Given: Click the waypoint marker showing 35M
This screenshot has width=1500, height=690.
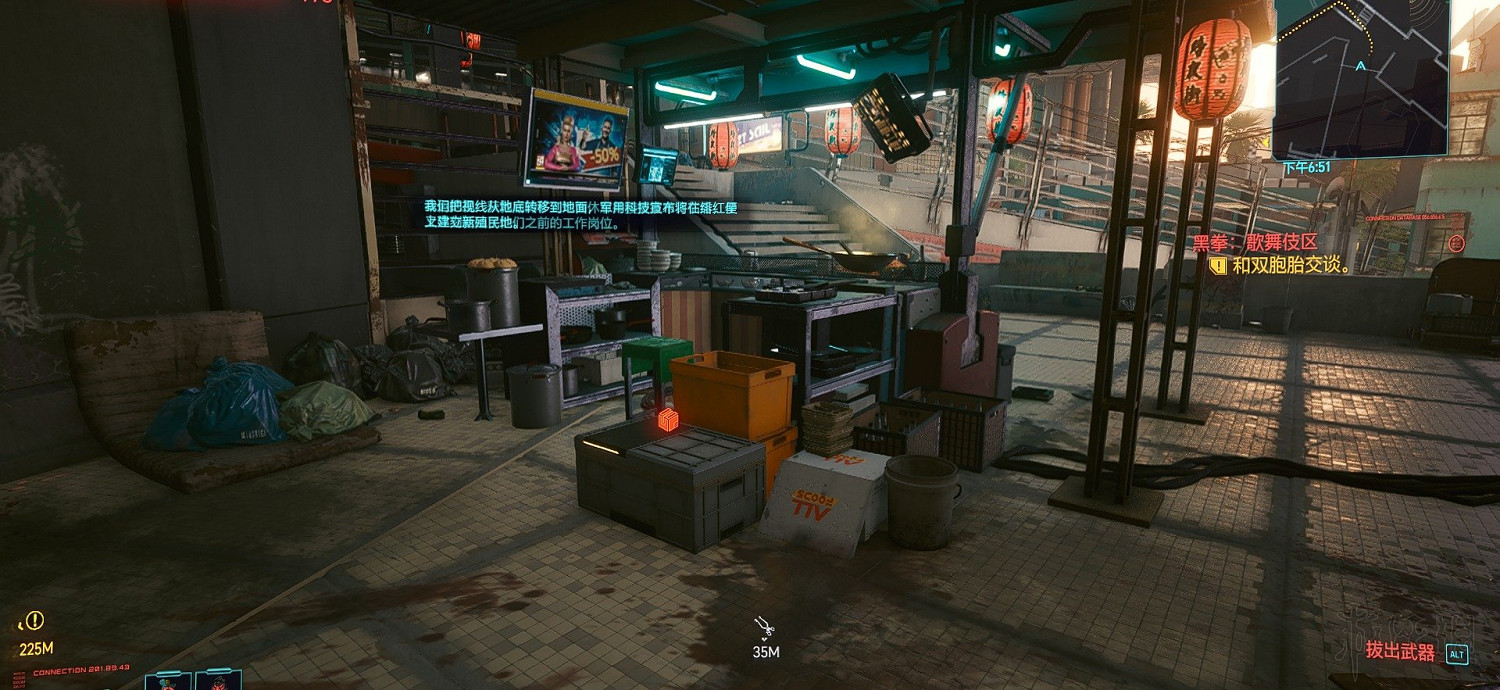Looking at the screenshot, I should (x=765, y=628).
